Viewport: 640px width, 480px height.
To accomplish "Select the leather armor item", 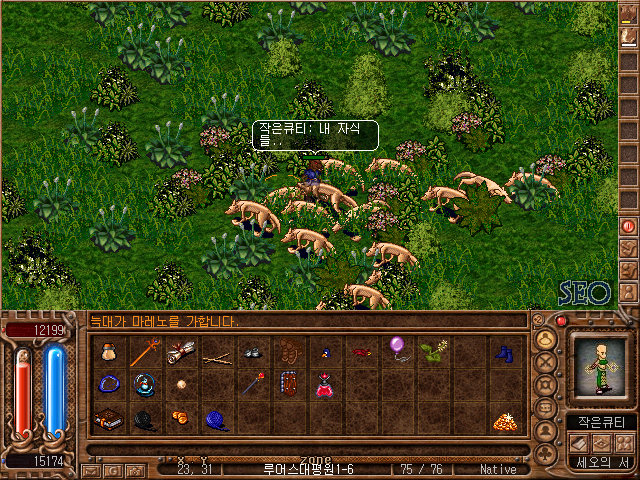I will pyautogui.click(x=289, y=385).
